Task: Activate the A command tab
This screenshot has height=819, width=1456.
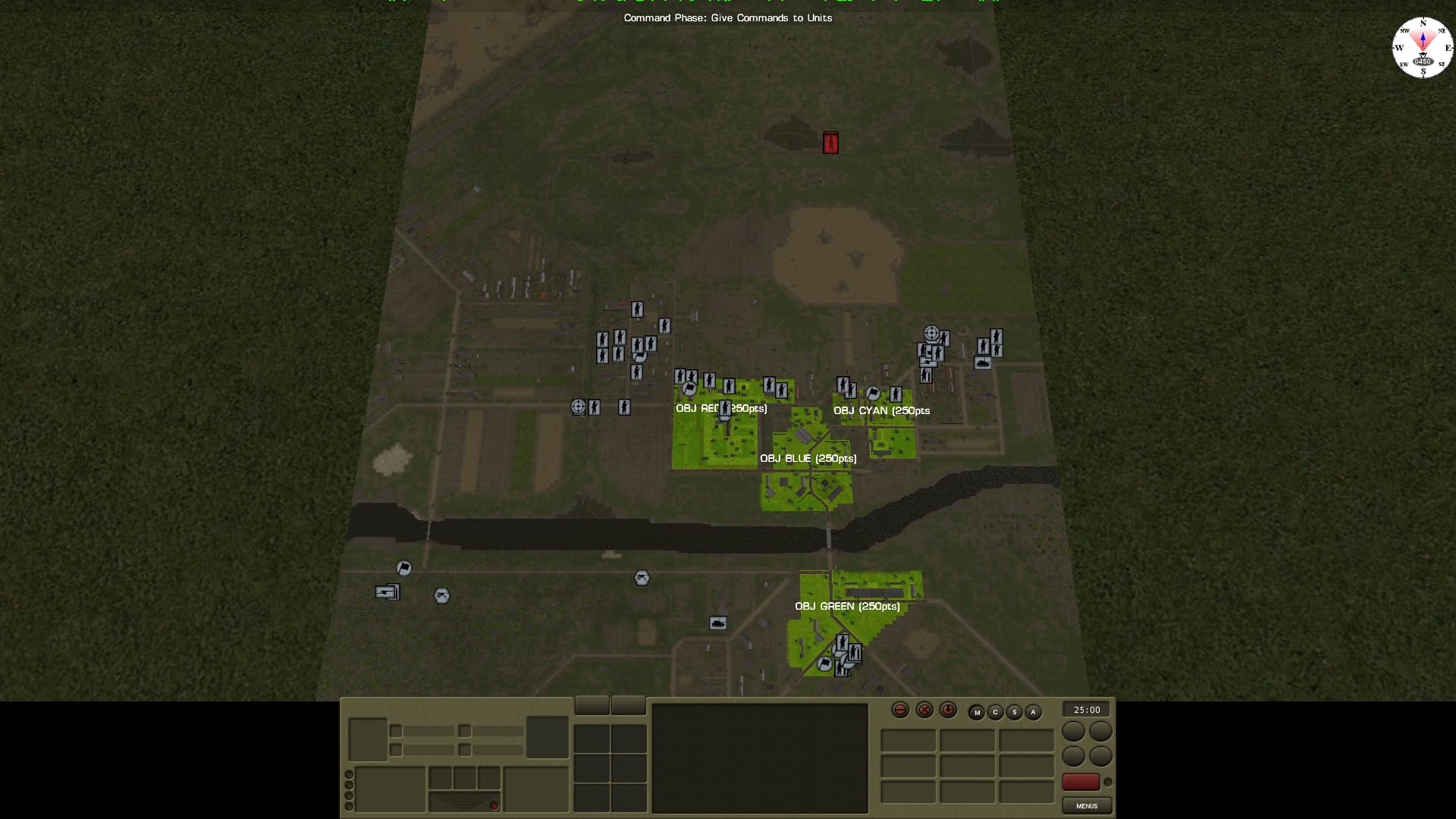Action: pos(1033,712)
